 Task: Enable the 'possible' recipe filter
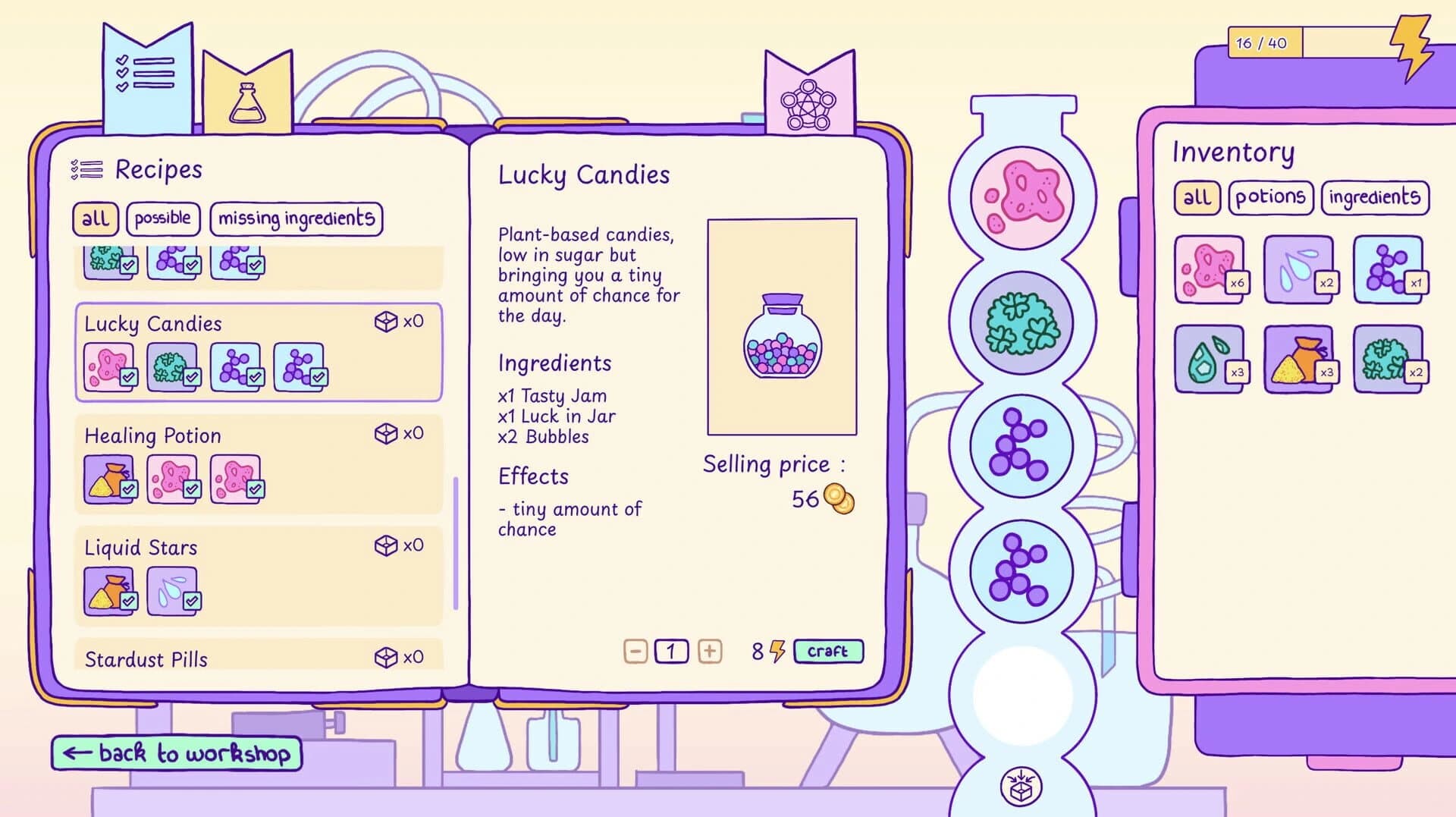164,218
